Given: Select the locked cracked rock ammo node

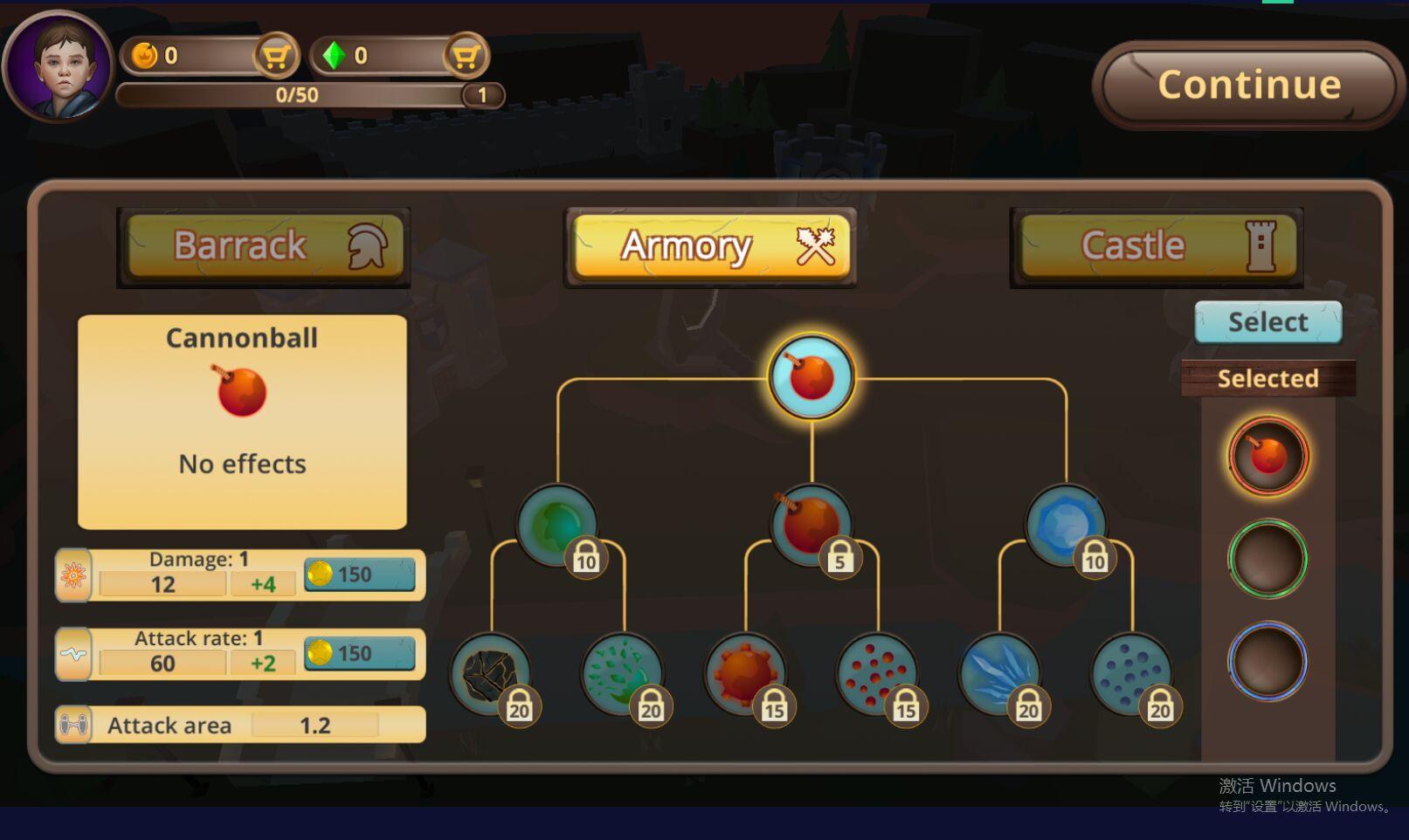Looking at the screenshot, I should click(490, 673).
